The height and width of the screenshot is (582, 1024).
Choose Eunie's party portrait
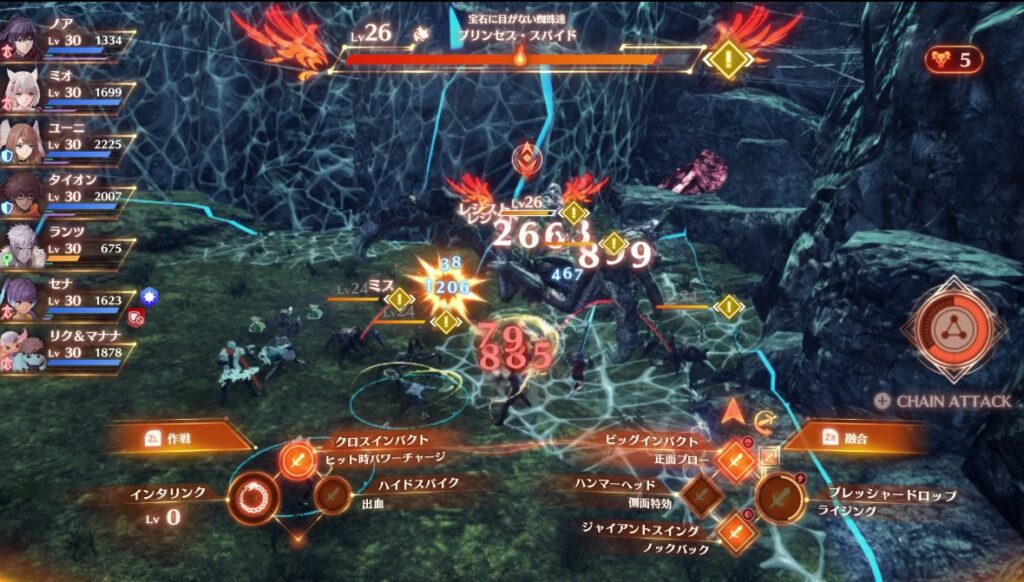22,142
